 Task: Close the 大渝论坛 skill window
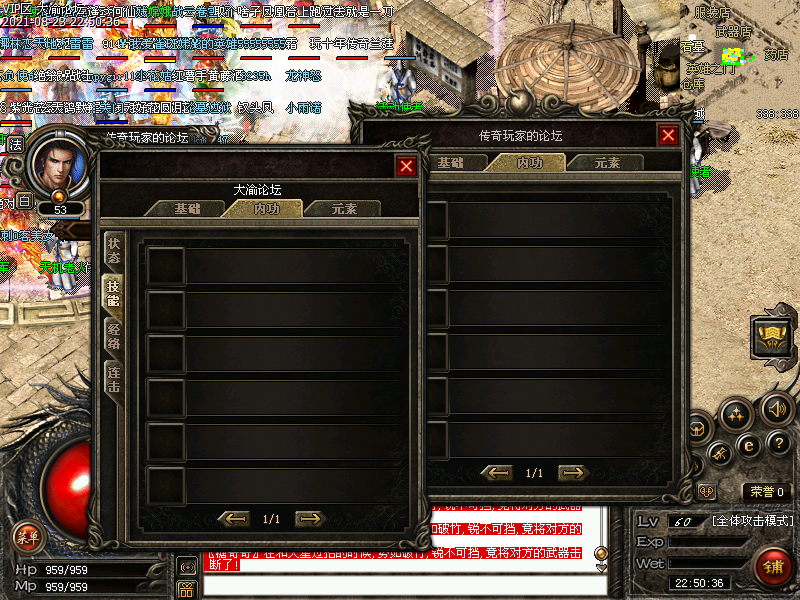[406, 166]
